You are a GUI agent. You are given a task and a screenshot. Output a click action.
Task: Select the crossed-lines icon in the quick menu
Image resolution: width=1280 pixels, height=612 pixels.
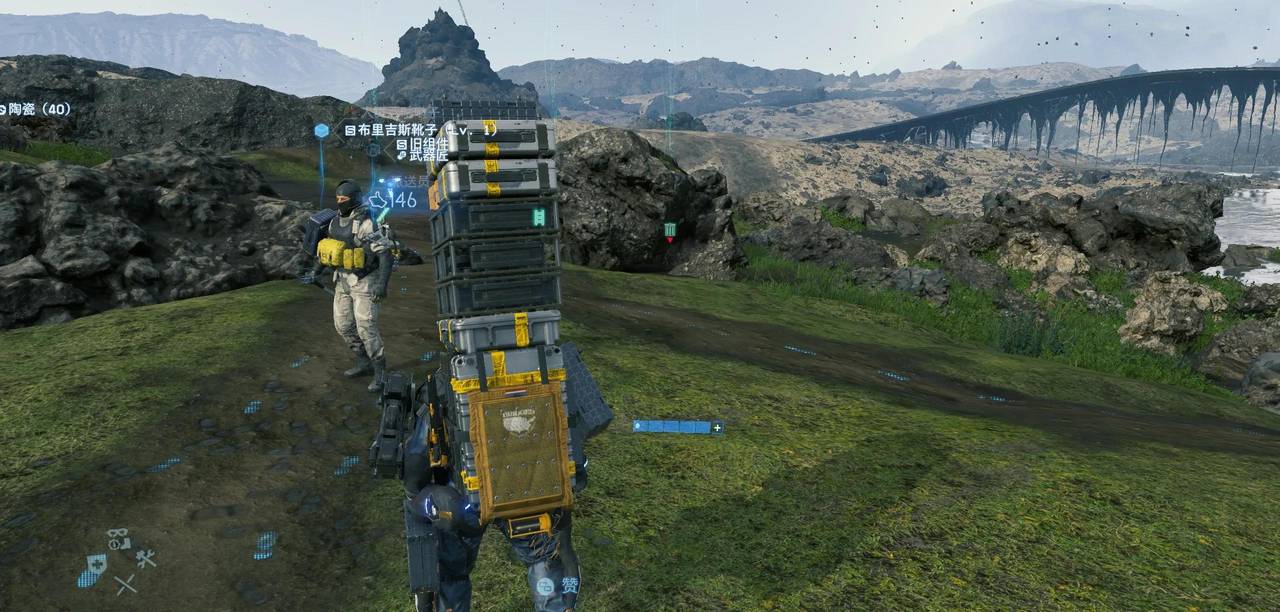[125, 584]
